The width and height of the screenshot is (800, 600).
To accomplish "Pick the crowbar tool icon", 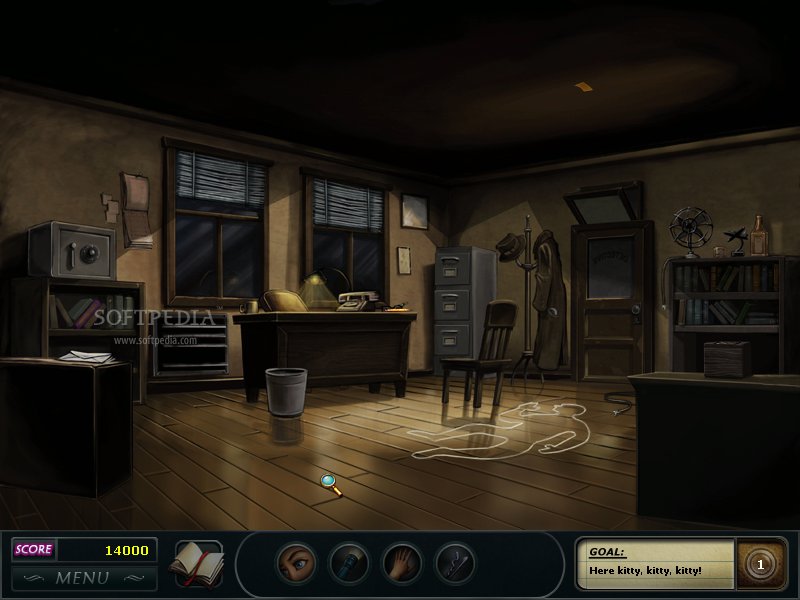I will coord(457,561).
